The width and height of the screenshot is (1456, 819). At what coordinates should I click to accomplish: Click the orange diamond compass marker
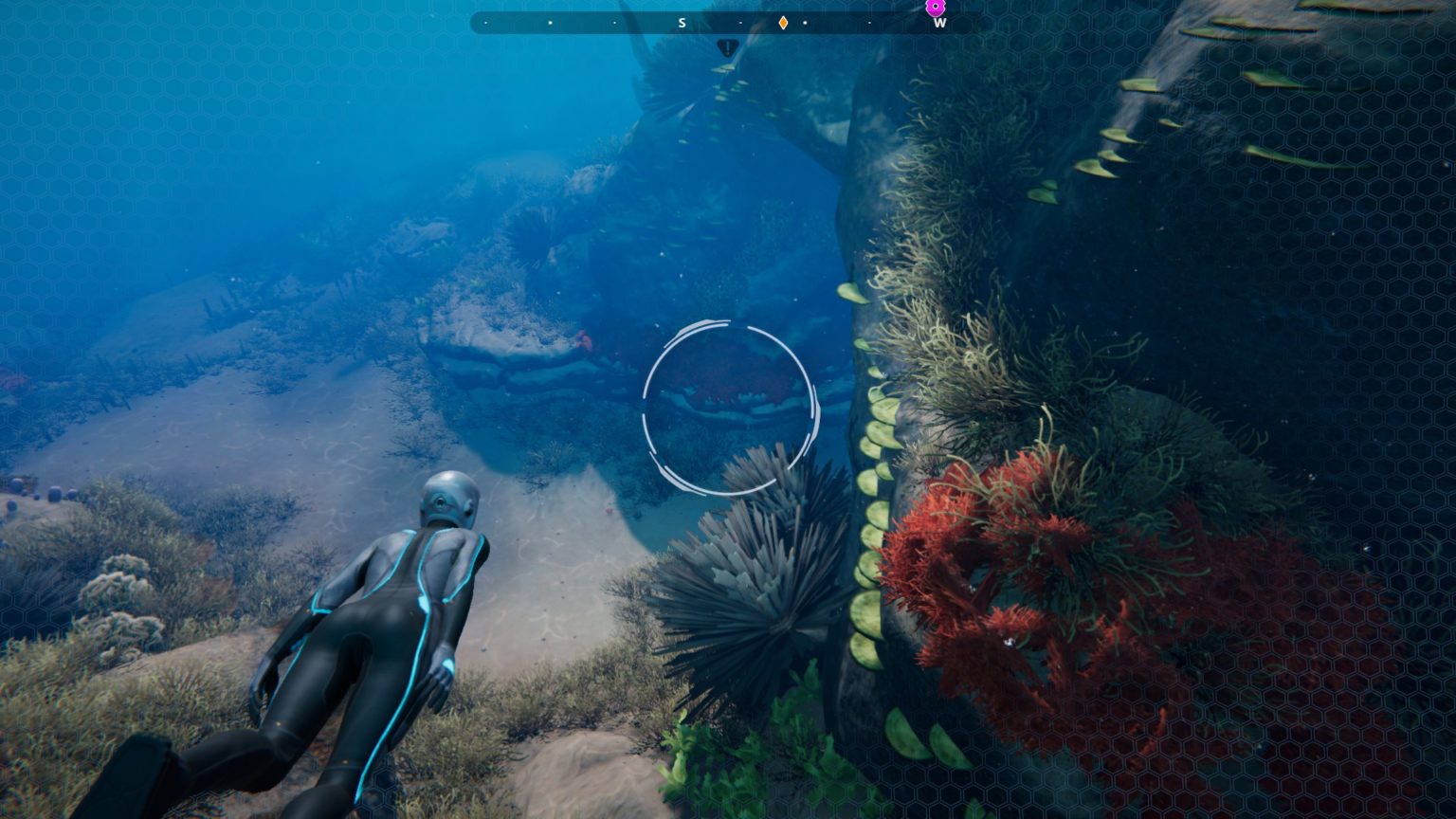coord(783,23)
